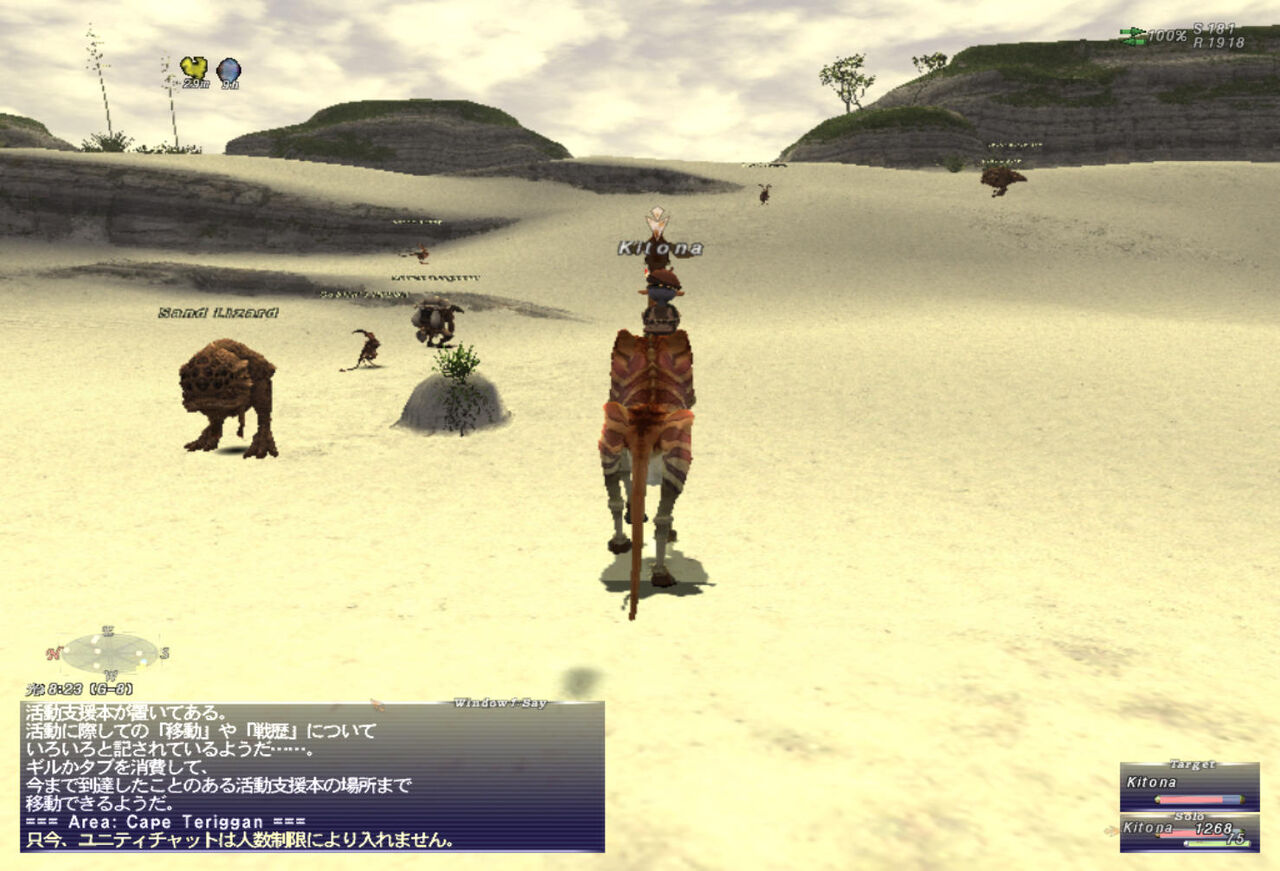
Task: Click the upper green arrow indicator
Action: pos(1132,31)
